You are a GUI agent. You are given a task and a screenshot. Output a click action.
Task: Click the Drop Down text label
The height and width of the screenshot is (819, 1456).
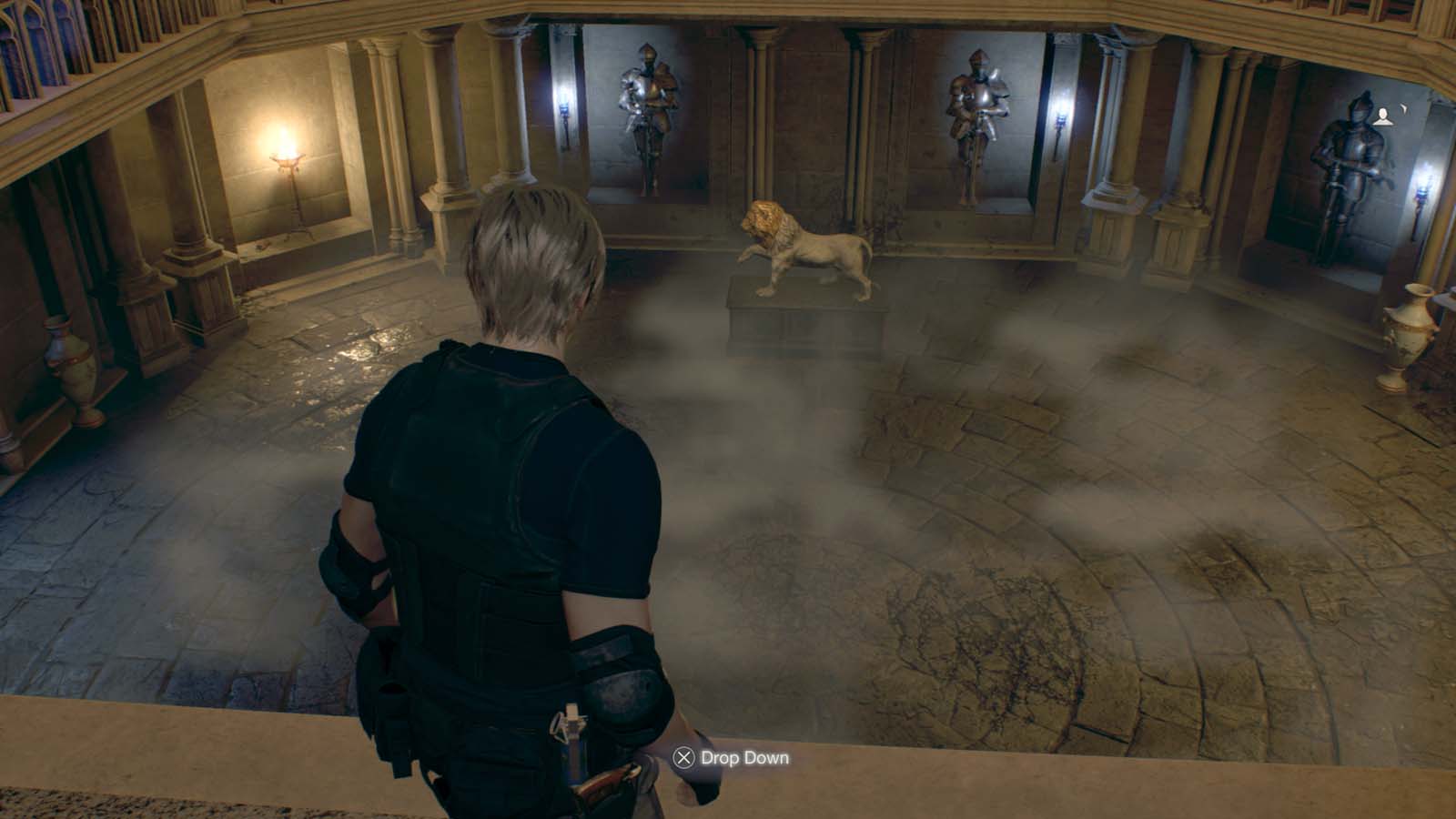(x=743, y=756)
